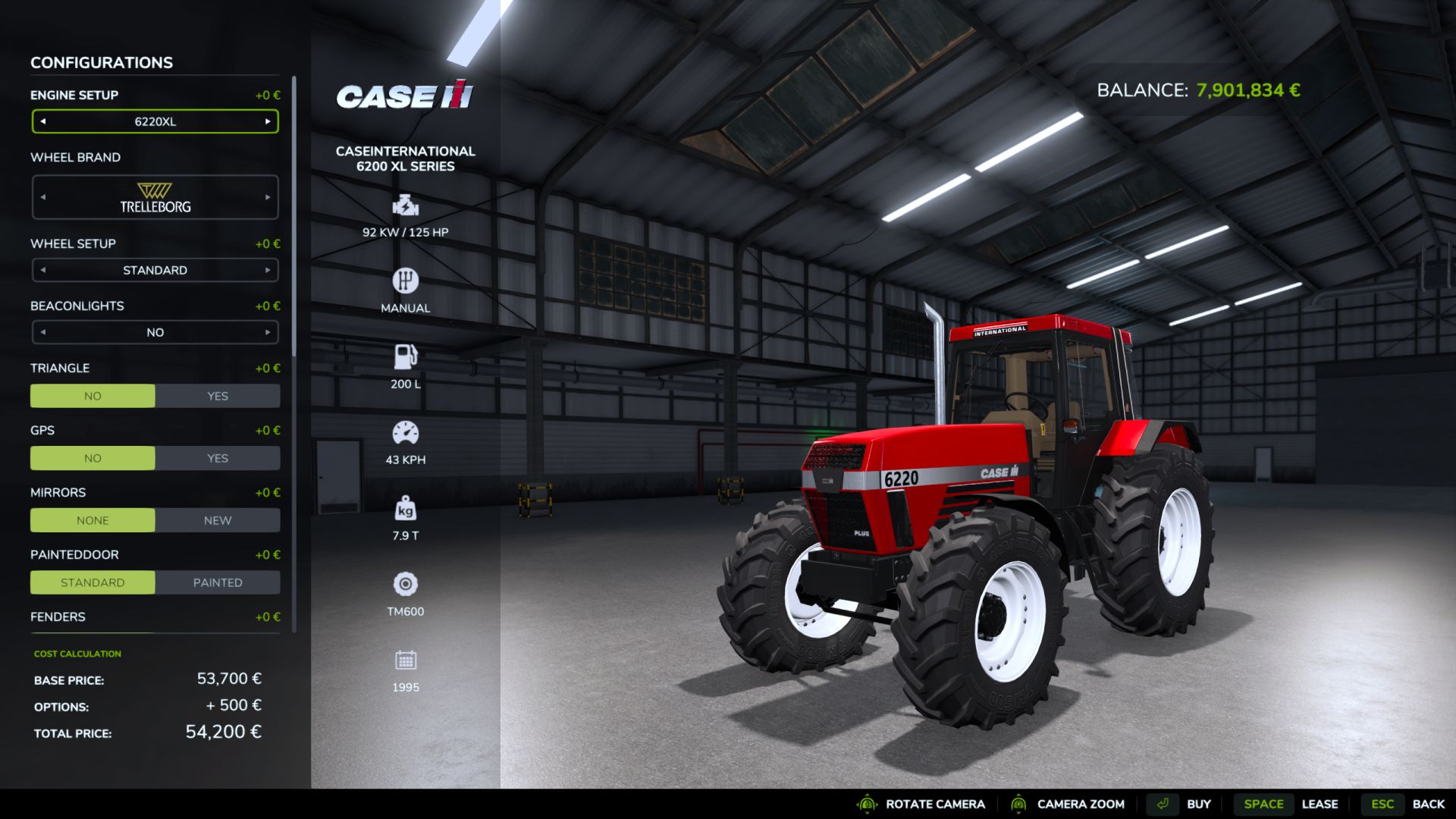This screenshot has height=819, width=1456.
Task: Click the fuel pump icon above 200 L
Action: coord(406,356)
